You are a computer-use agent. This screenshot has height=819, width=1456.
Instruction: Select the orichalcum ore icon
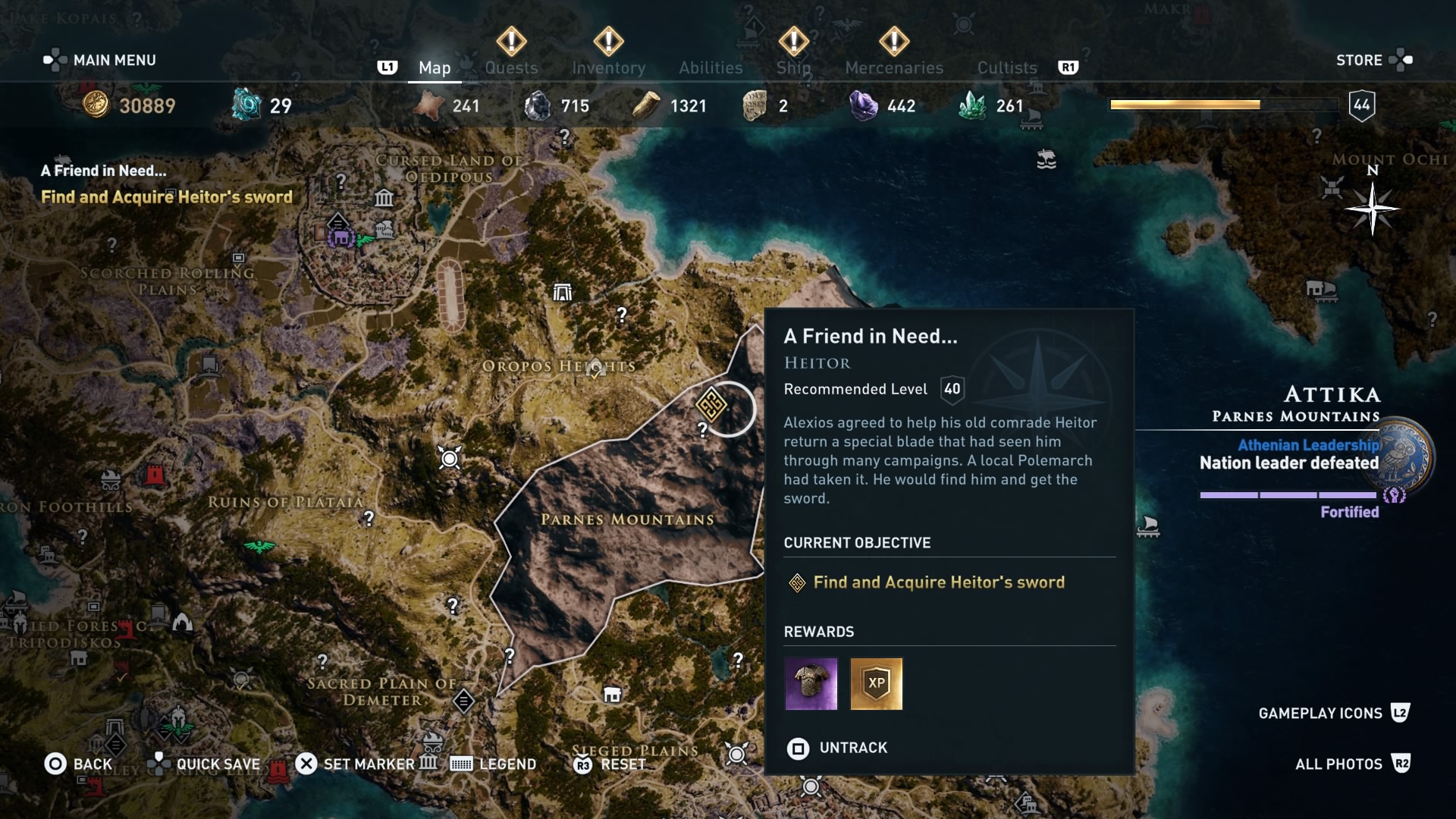click(244, 105)
